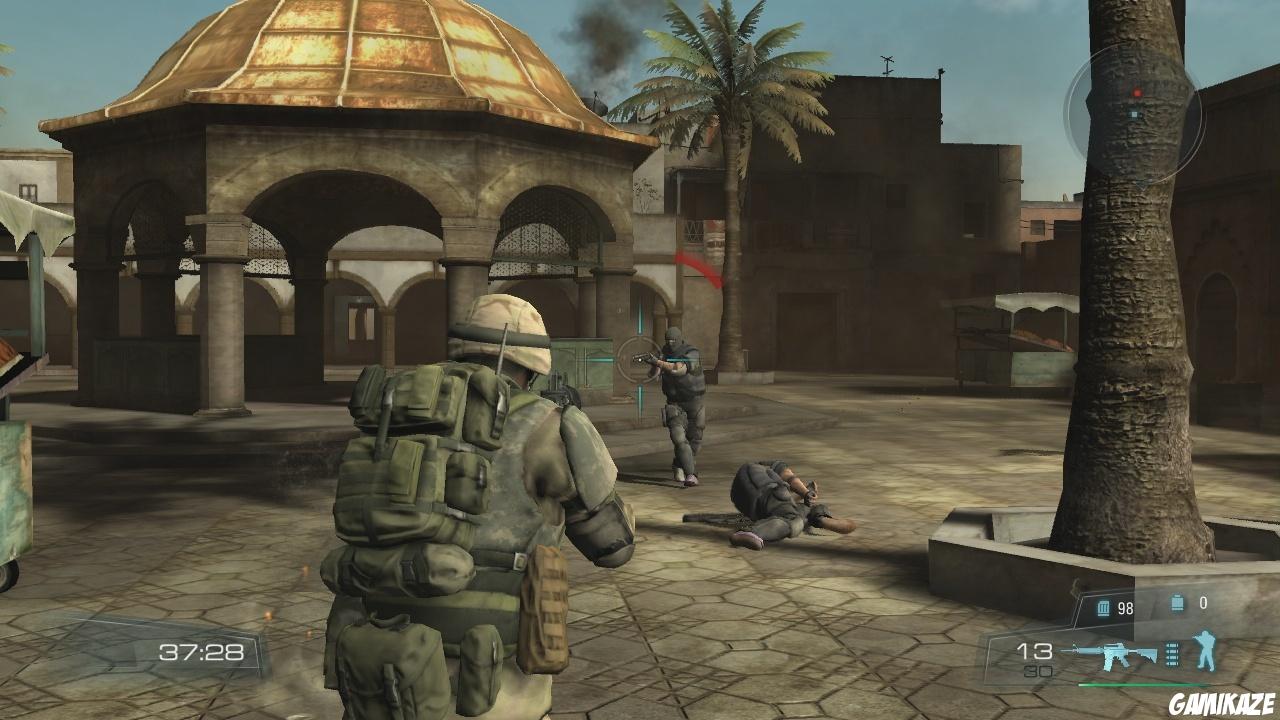The height and width of the screenshot is (720, 1280).
Task: Select the ammo clip stack icon beside the rifle
Action: [1172, 654]
